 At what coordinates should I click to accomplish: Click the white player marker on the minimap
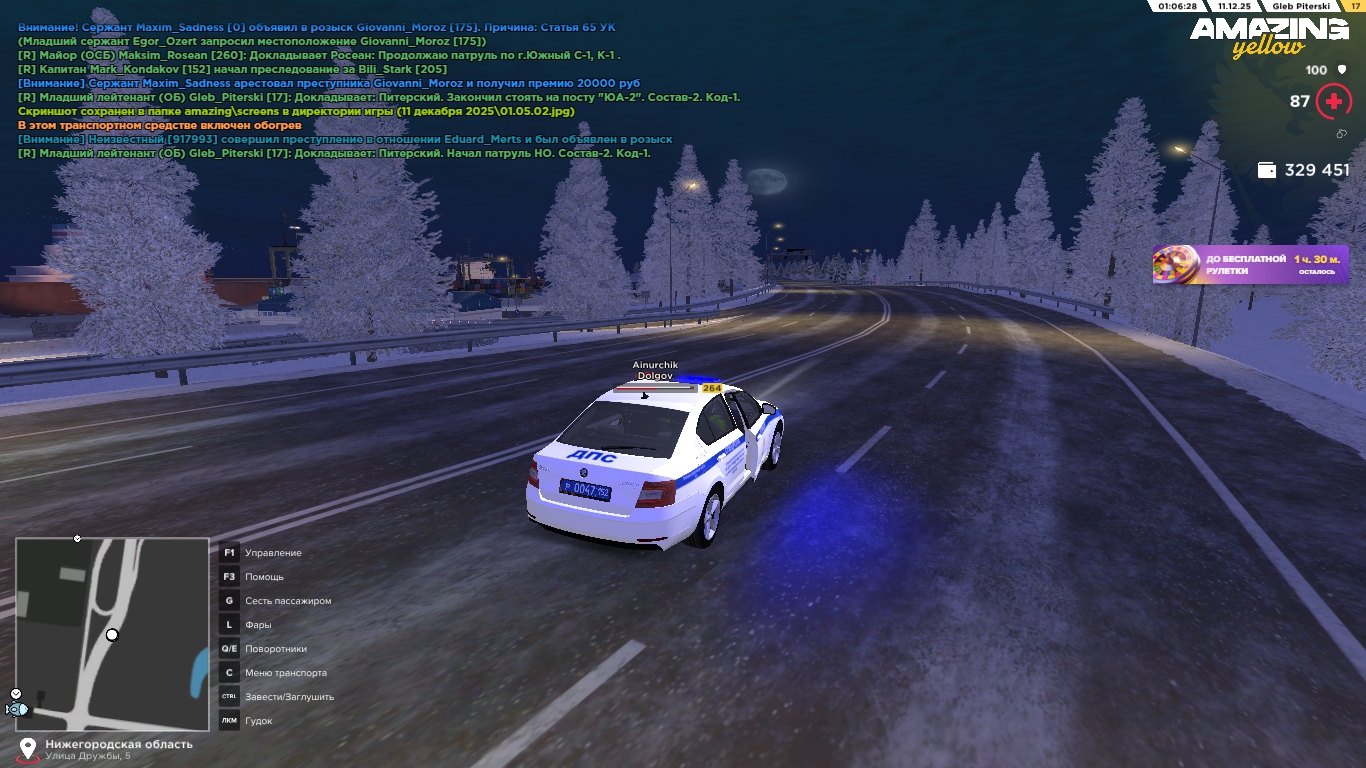click(112, 635)
